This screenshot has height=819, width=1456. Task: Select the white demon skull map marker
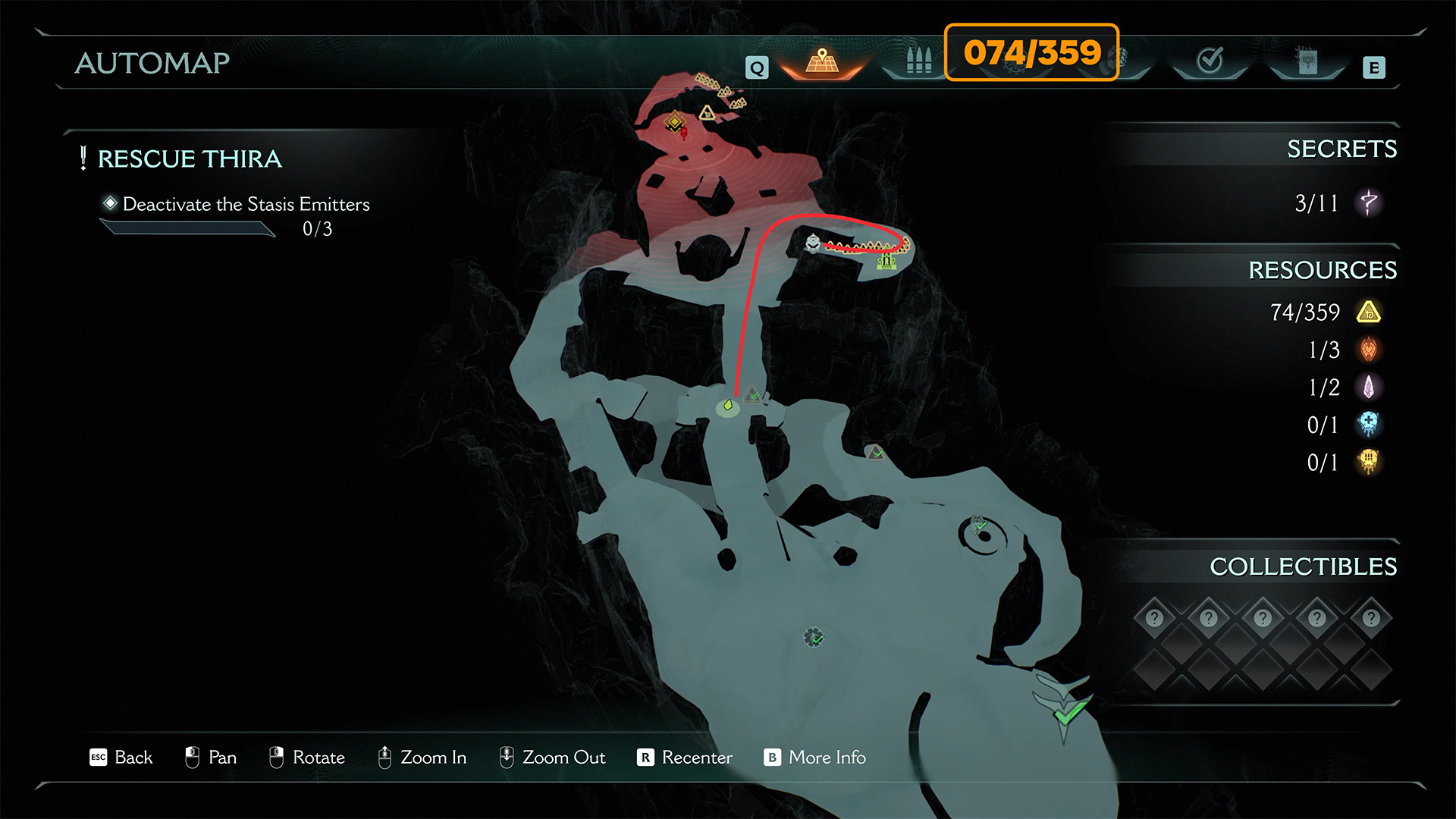coord(813,243)
